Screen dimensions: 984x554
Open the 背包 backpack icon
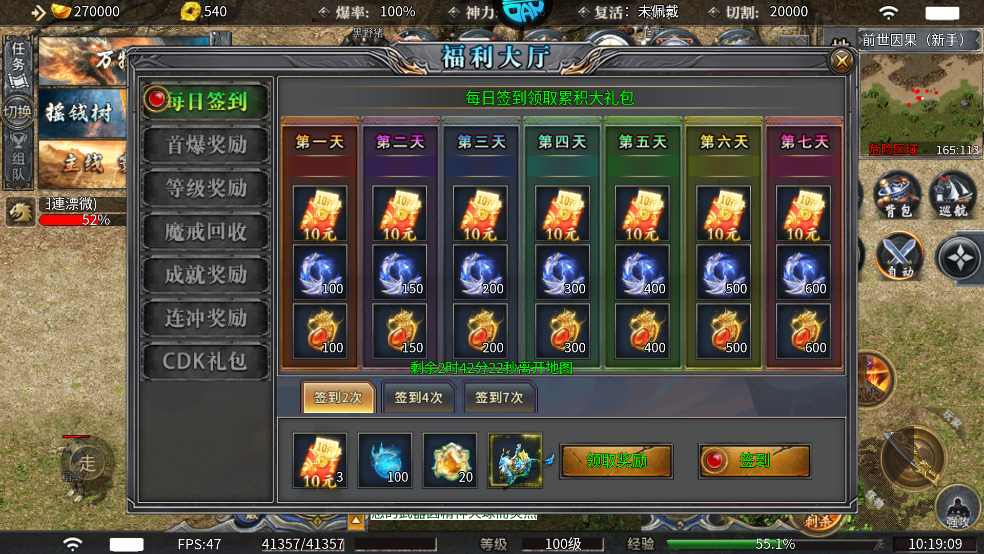[x=897, y=193]
